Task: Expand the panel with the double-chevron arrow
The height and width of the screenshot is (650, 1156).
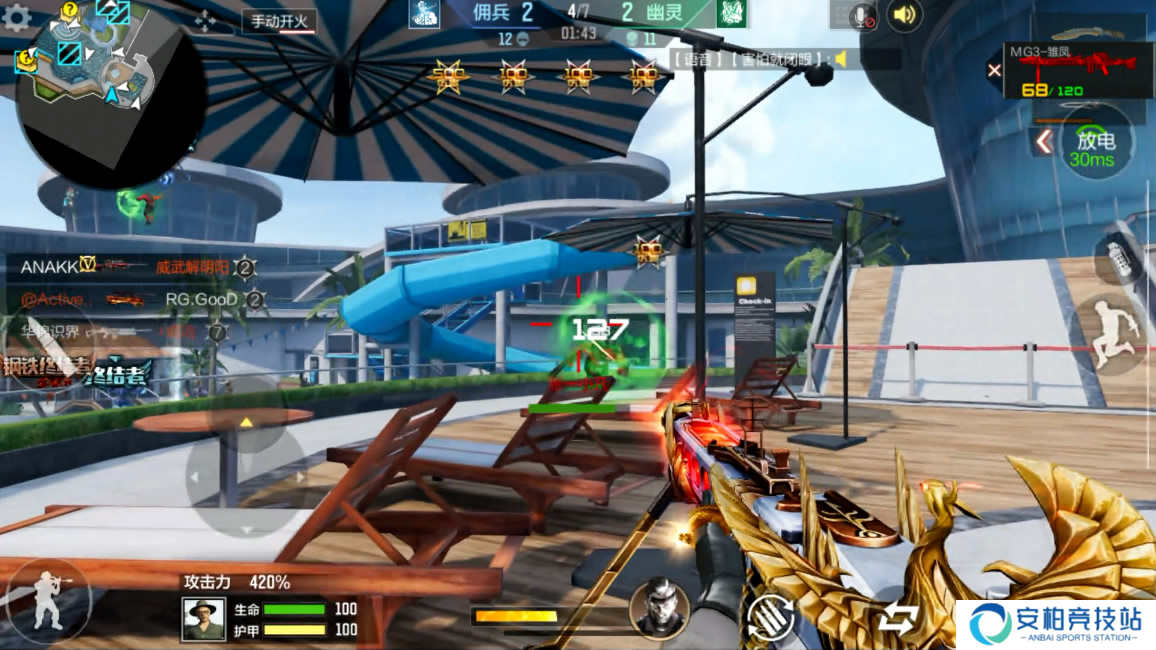Action: pyautogui.click(x=1043, y=141)
